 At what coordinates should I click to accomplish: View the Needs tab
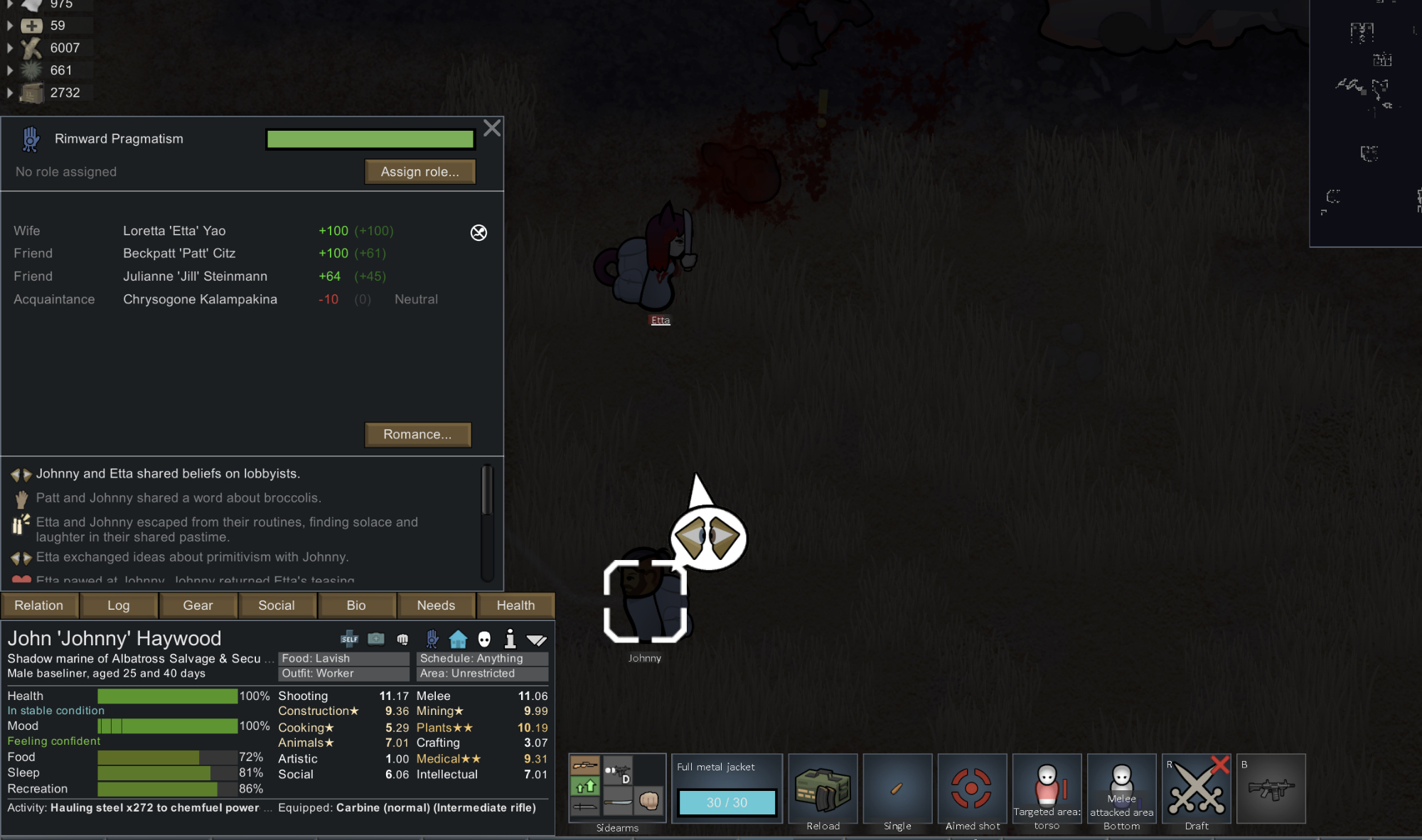coord(436,605)
